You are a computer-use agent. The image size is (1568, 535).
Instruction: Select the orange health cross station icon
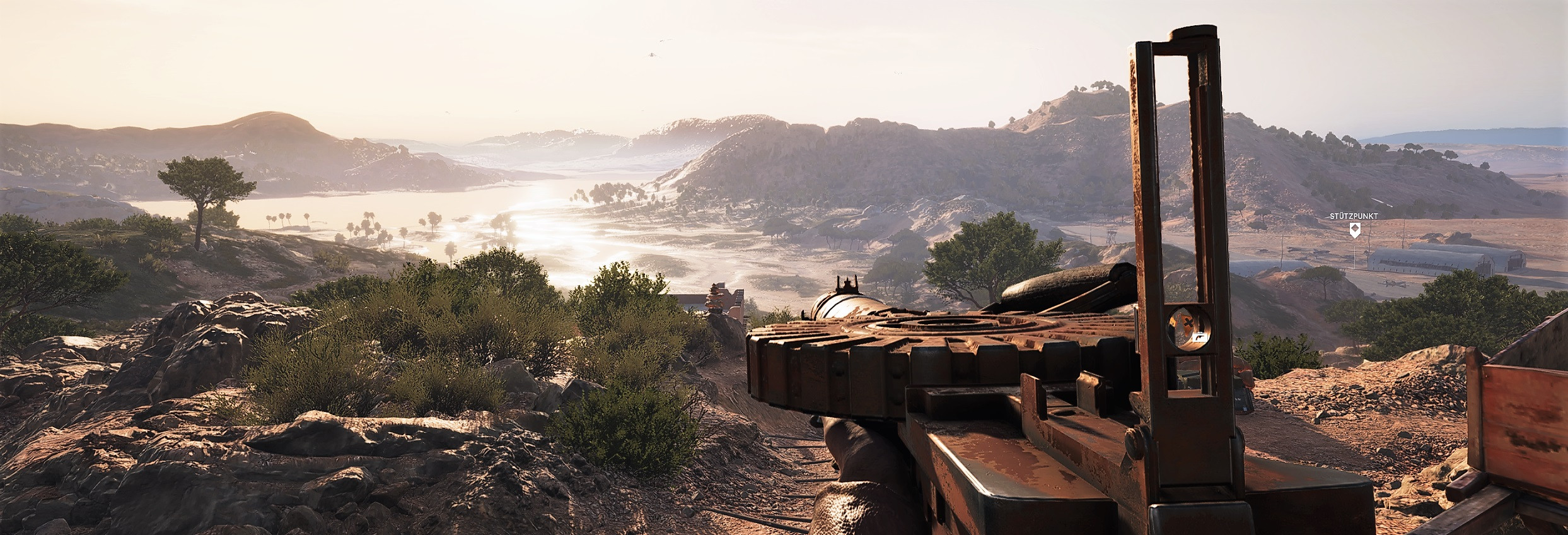(x=1189, y=323)
